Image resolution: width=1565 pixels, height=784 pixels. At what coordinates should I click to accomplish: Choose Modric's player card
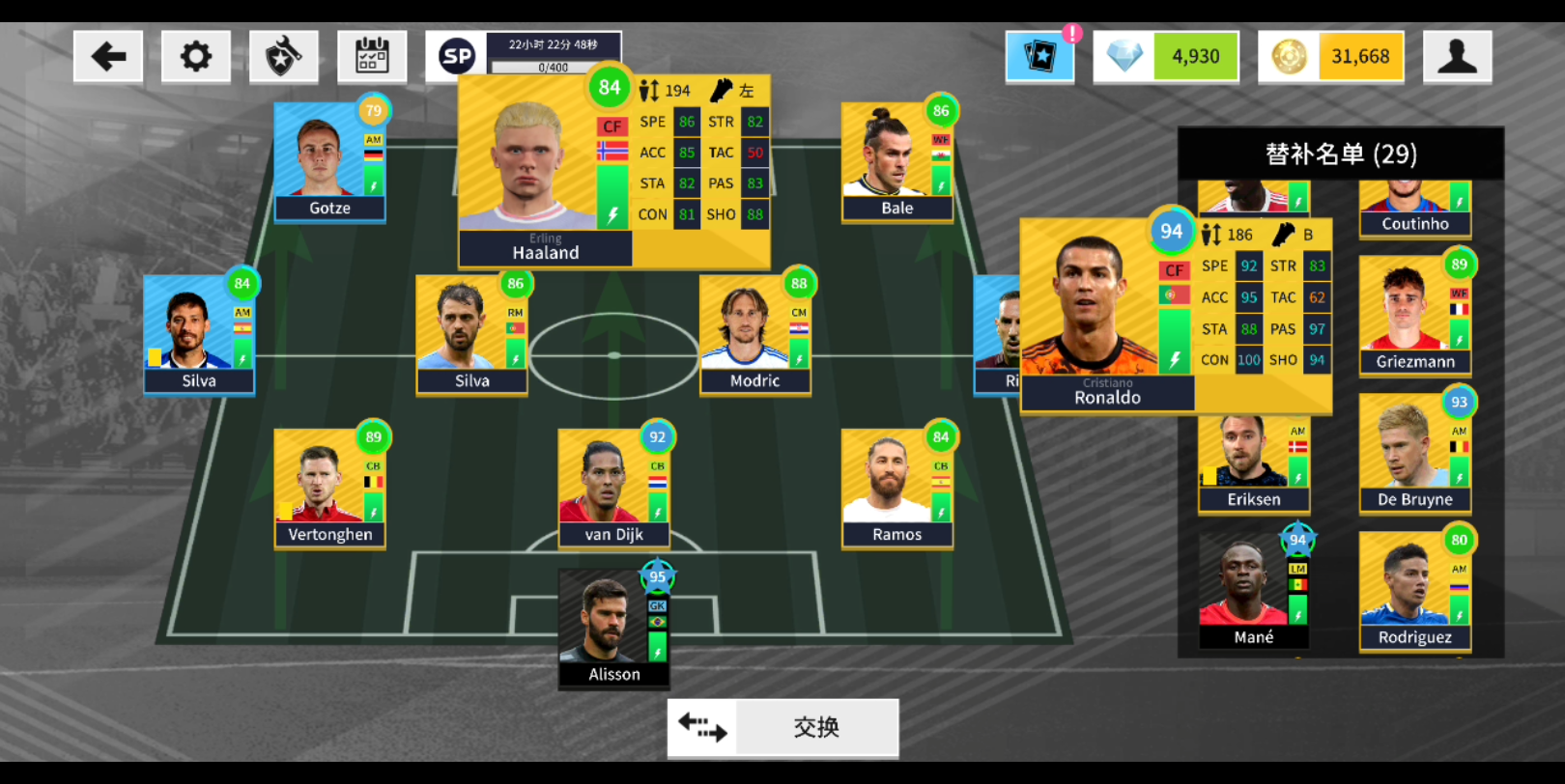(754, 335)
